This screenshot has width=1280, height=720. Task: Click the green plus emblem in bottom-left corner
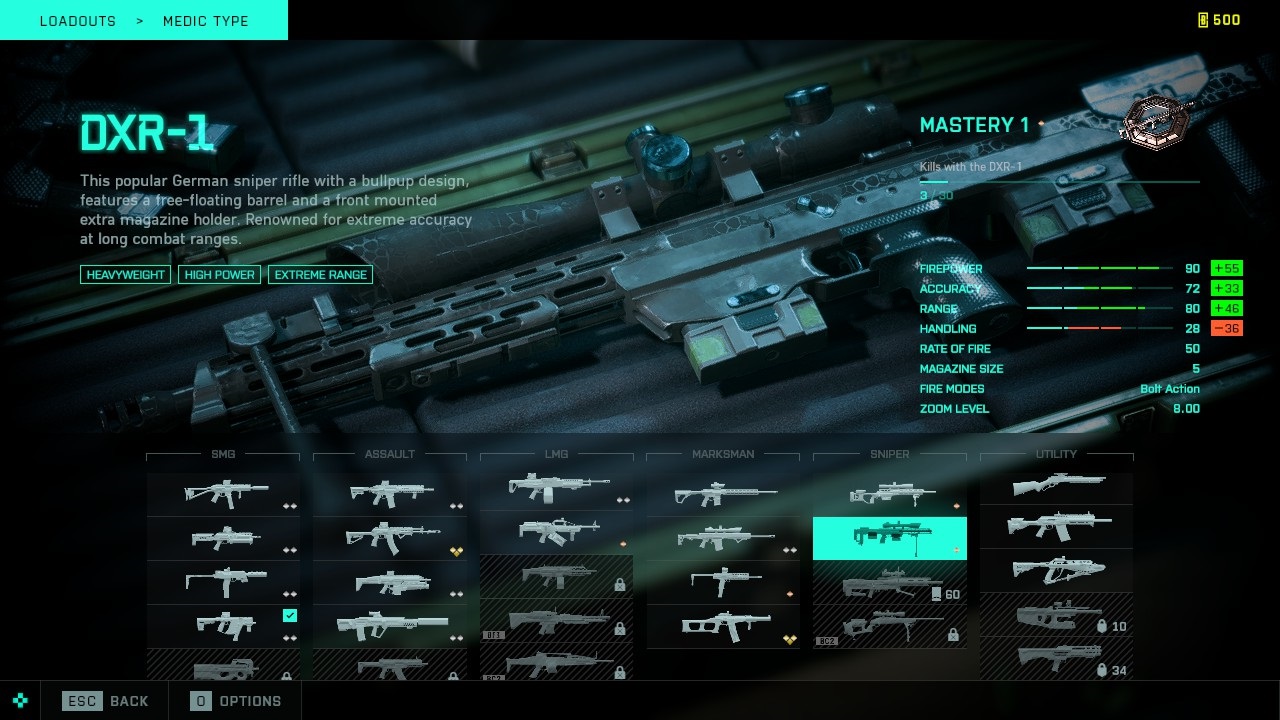pyautogui.click(x=20, y=701)
